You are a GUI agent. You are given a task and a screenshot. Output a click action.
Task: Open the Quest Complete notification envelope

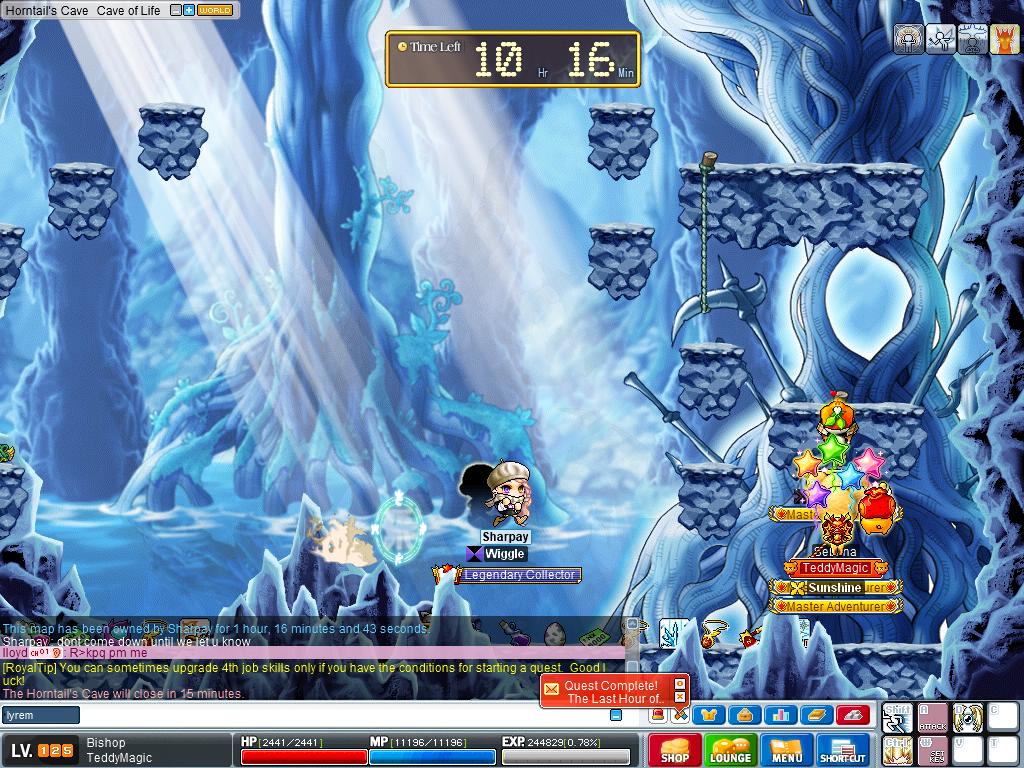coord(552,689)
